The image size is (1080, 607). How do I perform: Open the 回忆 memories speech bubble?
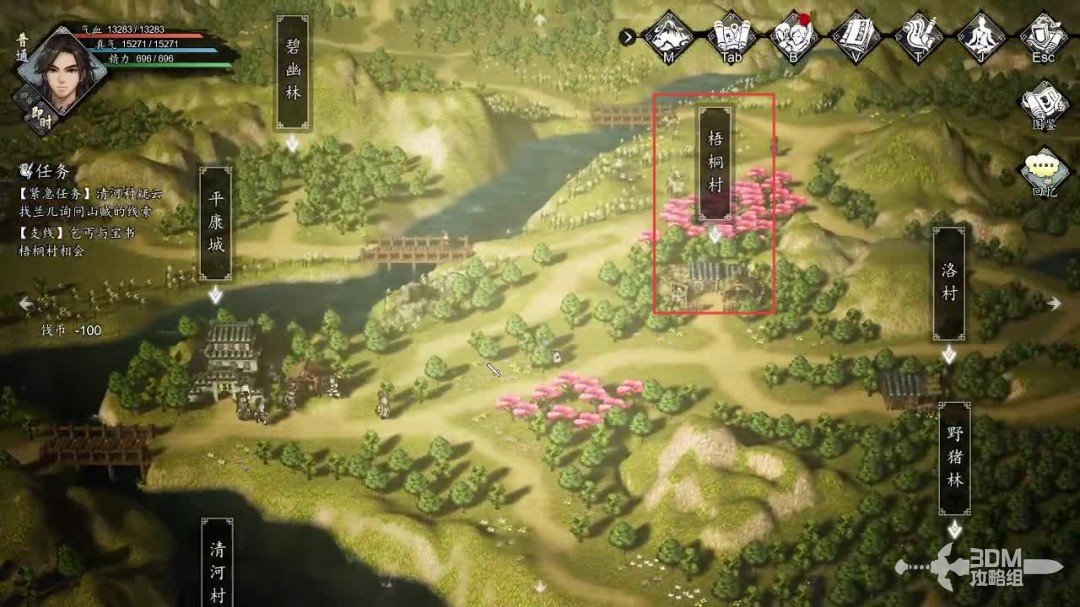1044,172
